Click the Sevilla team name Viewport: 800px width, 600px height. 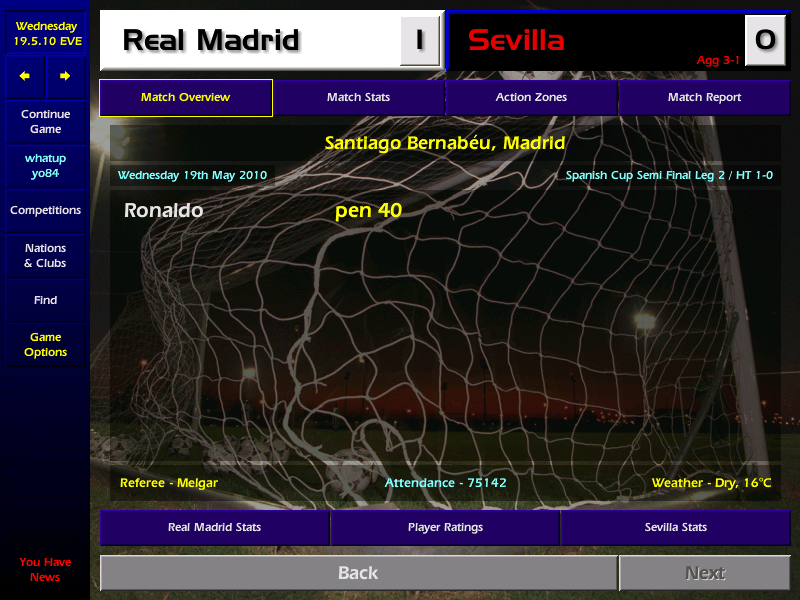point(516,40)
